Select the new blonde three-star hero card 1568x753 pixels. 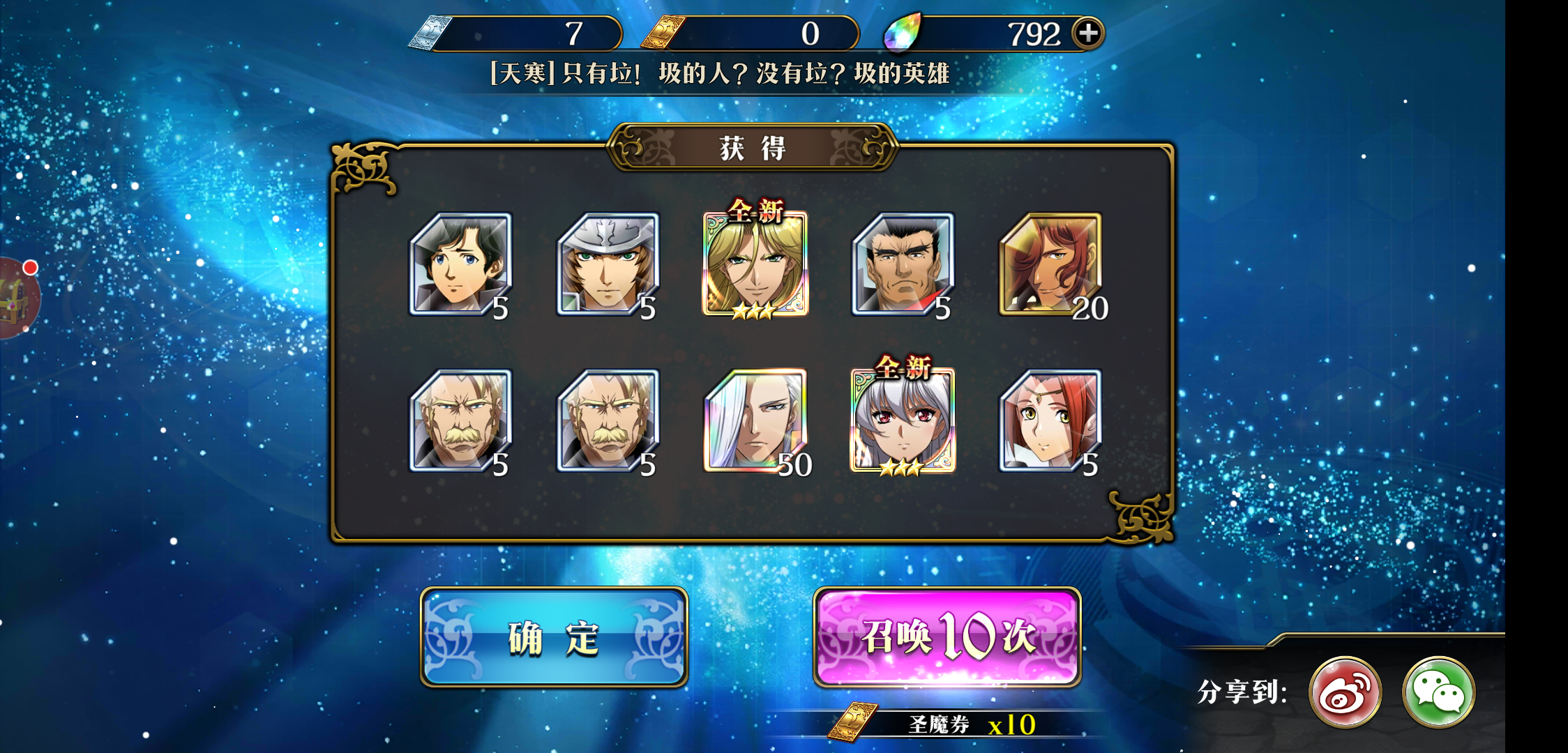755,265
